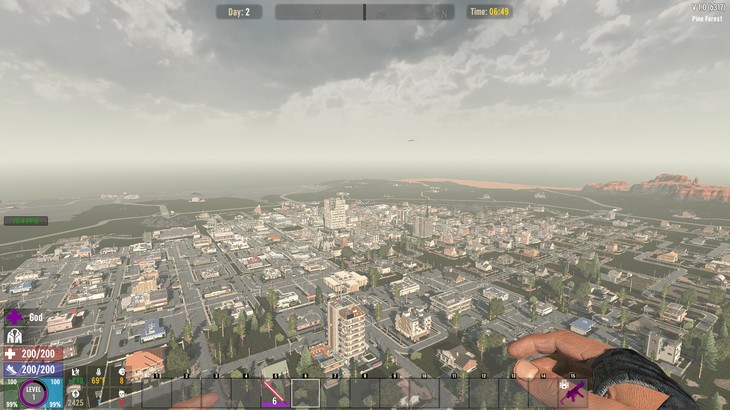Select the hotbar slot with red item
This screenshot has width=730, height=410.
tap(275, 393)
